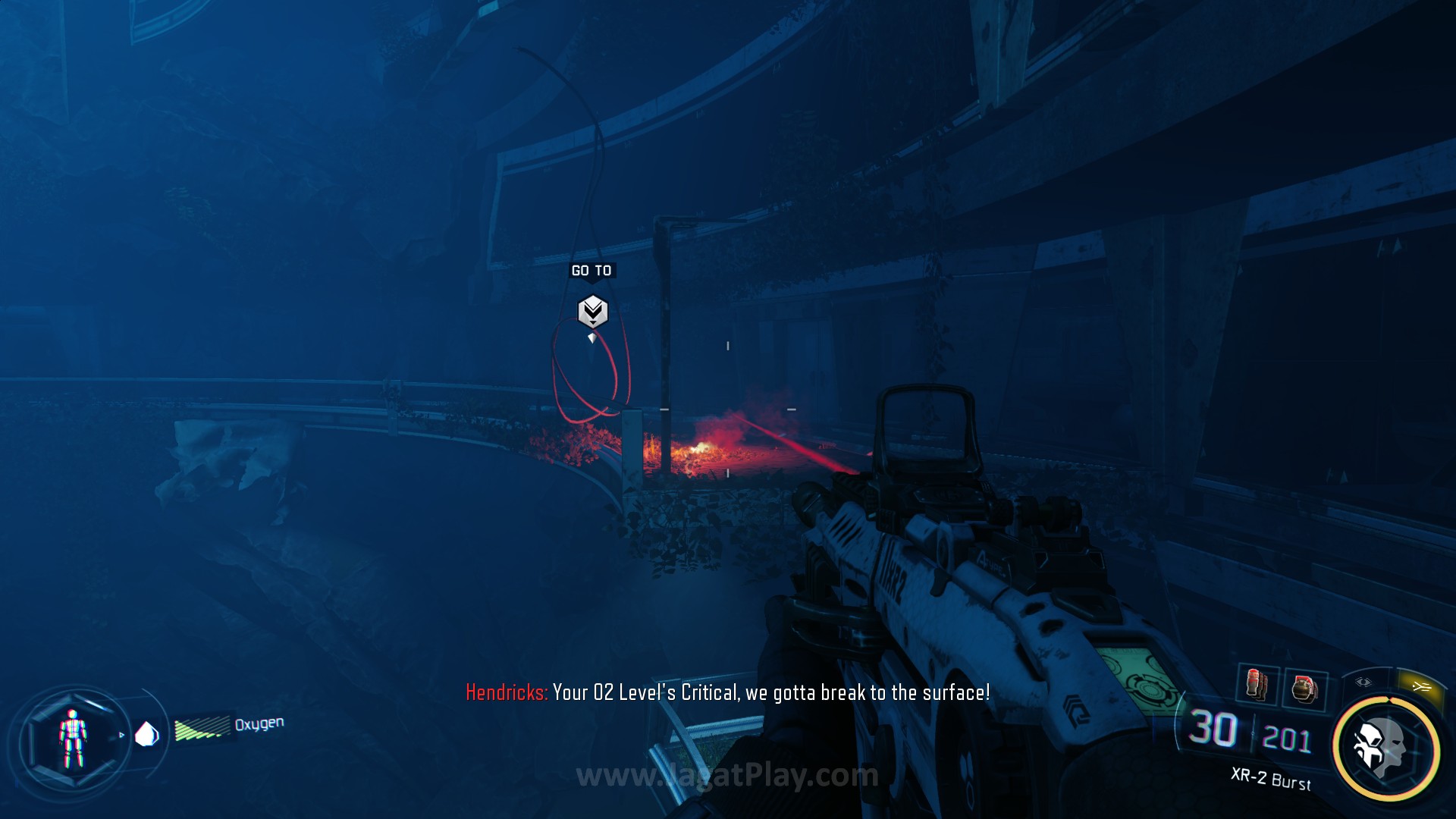Click the body status figure icon
Screen dimensions: 1456x819
coord(73,738)
